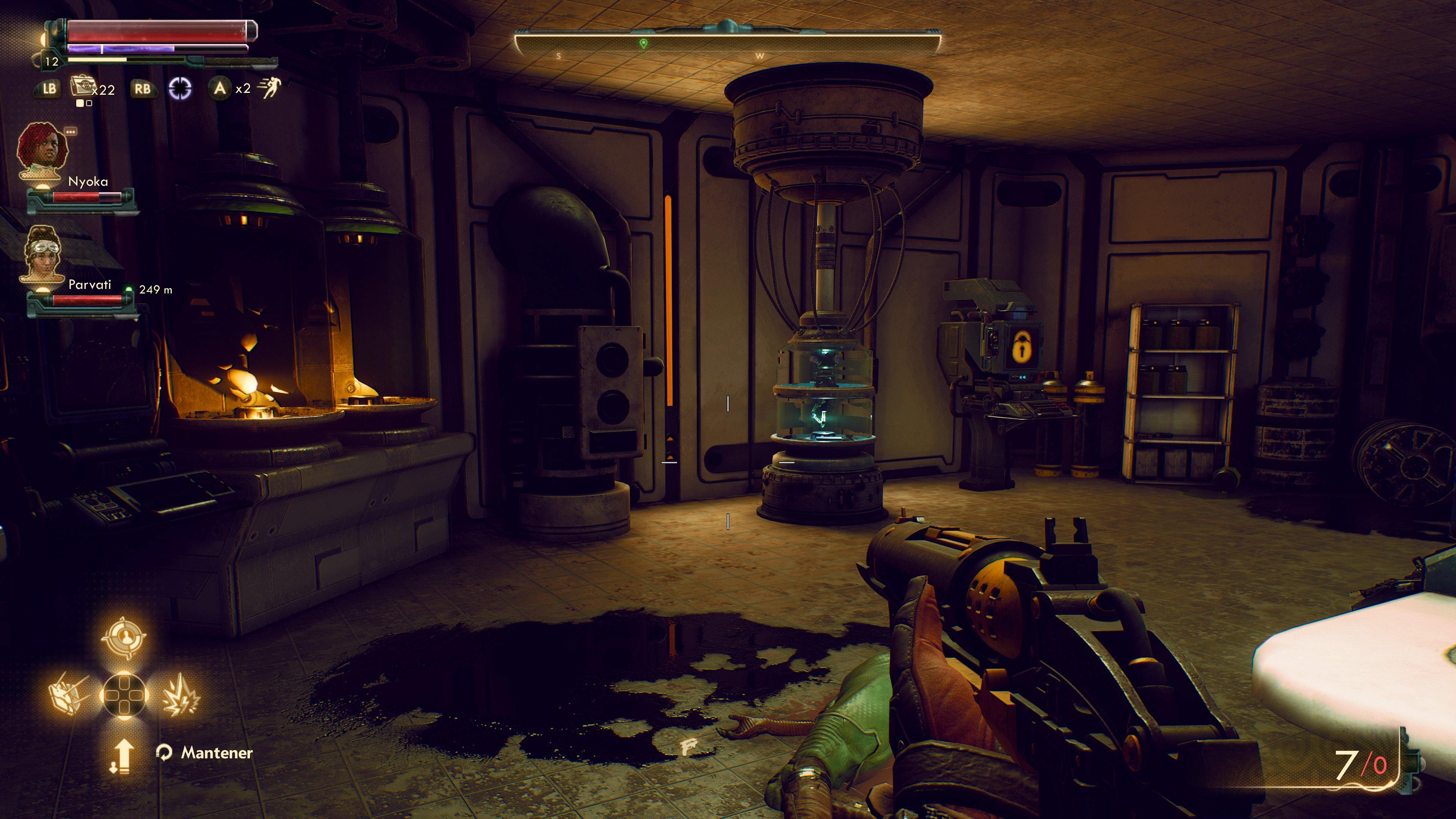Open the weapon-swap up arrow indicator
The height and width of the screenshot is (819, 1456).
(x=124, y=756)
